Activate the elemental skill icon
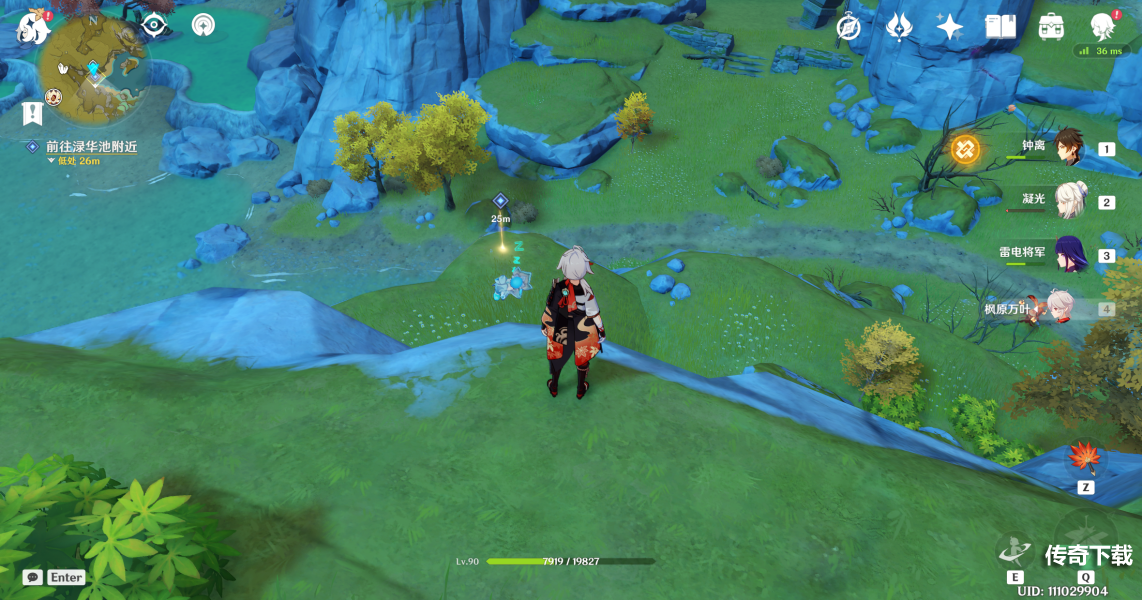1142x600 pixels. (x=1015, y=550)
